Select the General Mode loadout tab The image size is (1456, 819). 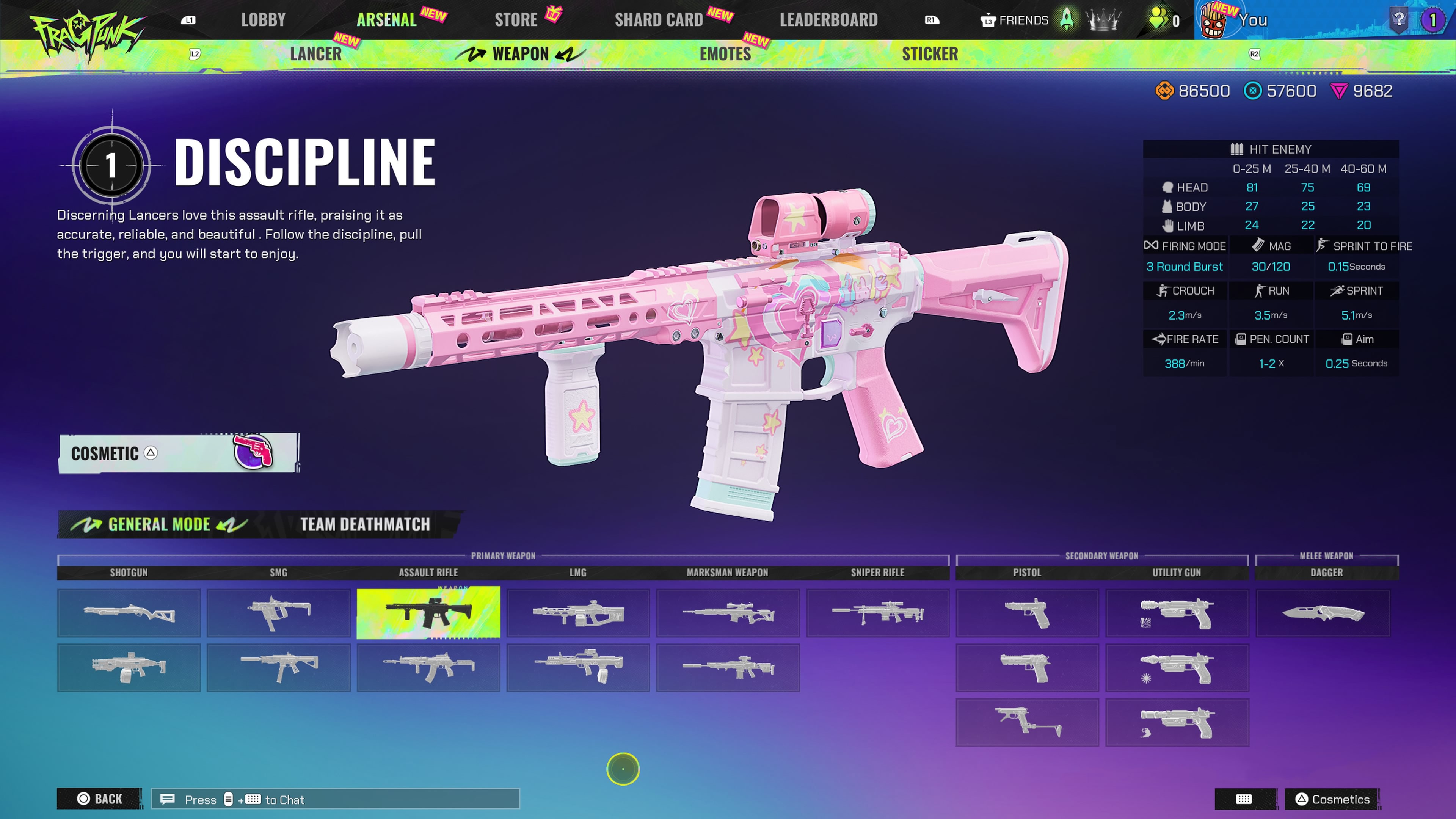[159, 524]
